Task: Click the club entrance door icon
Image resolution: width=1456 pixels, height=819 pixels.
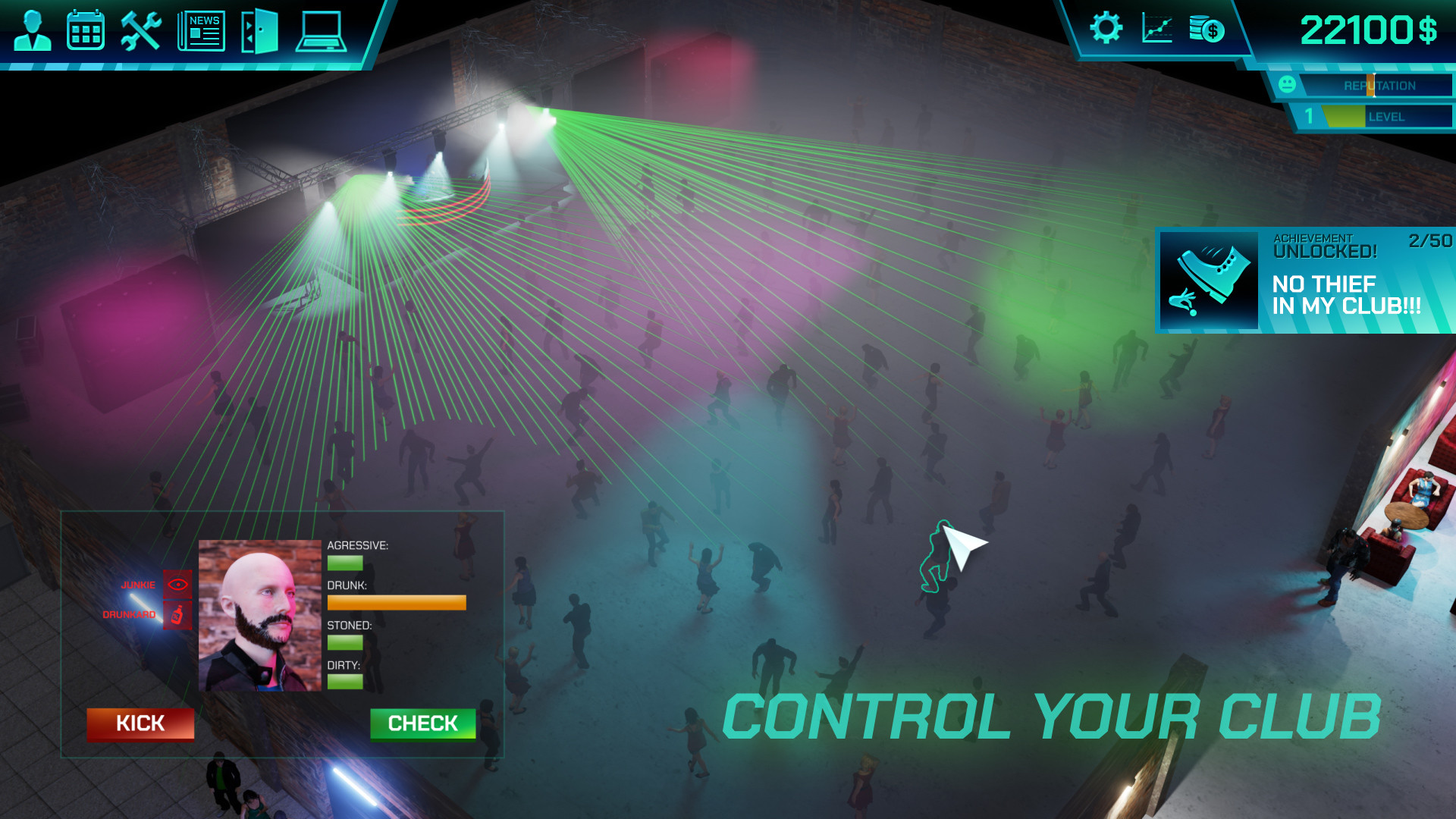Action: 259,30
